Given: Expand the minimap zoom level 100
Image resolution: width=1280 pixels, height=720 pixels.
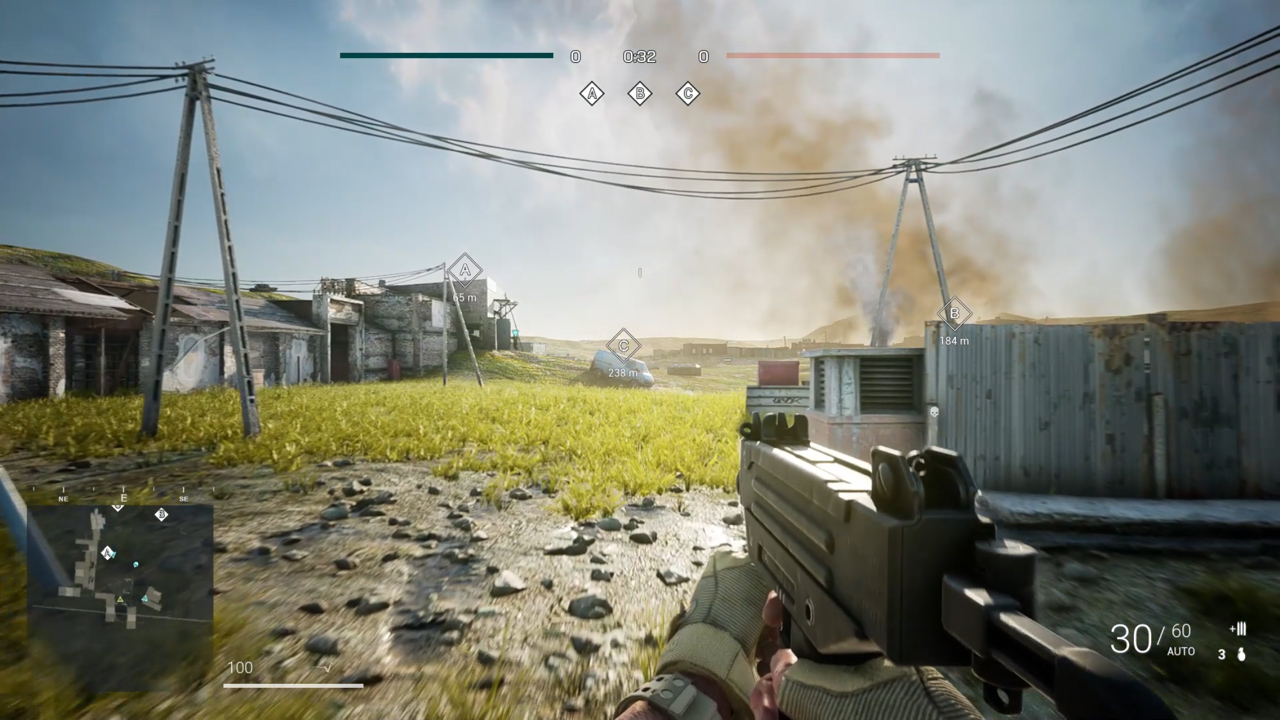Looking at the screenshot, I should pyautogui.click(x=240, y=666).
